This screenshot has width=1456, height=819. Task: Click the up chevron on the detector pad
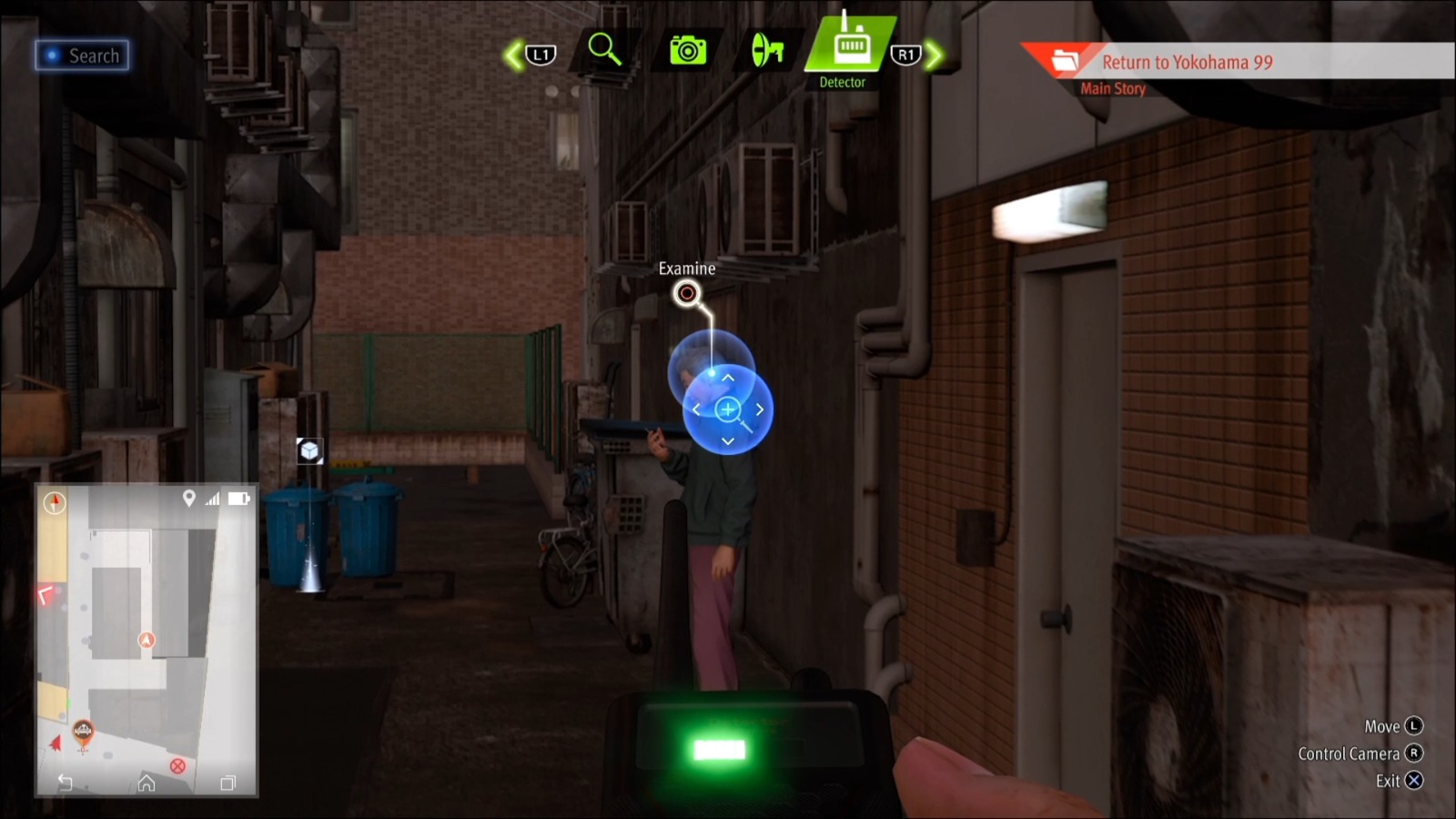[x=727, y=378]
